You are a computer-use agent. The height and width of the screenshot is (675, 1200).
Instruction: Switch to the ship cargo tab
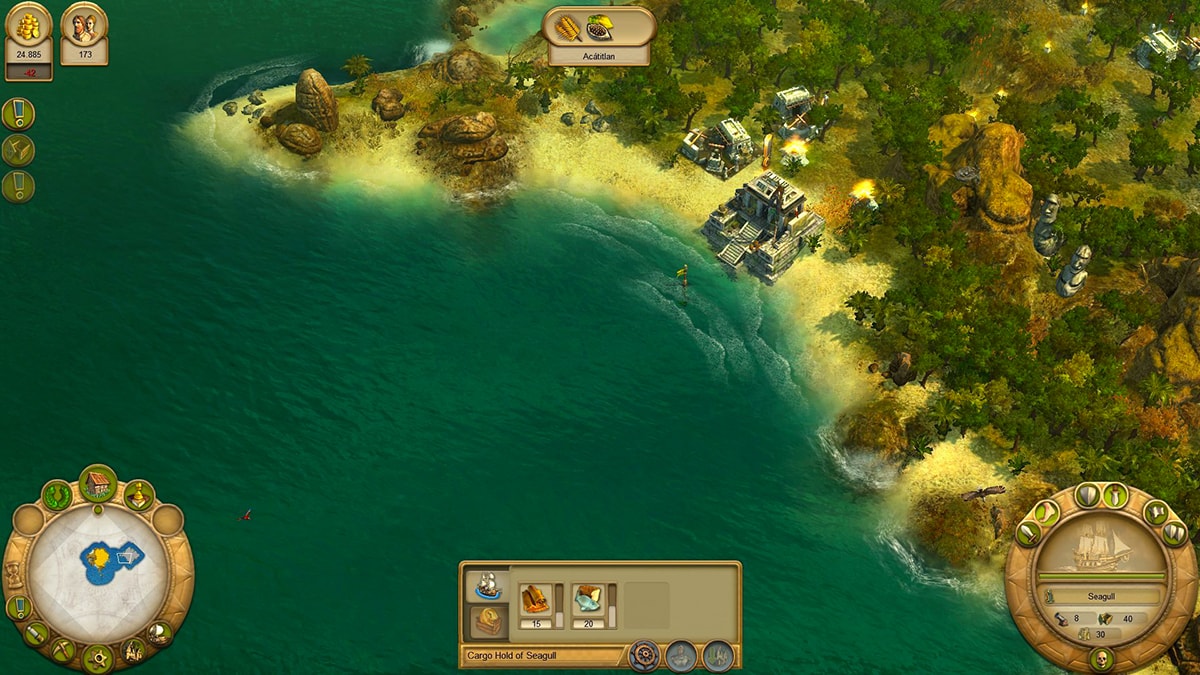point(487,585)
